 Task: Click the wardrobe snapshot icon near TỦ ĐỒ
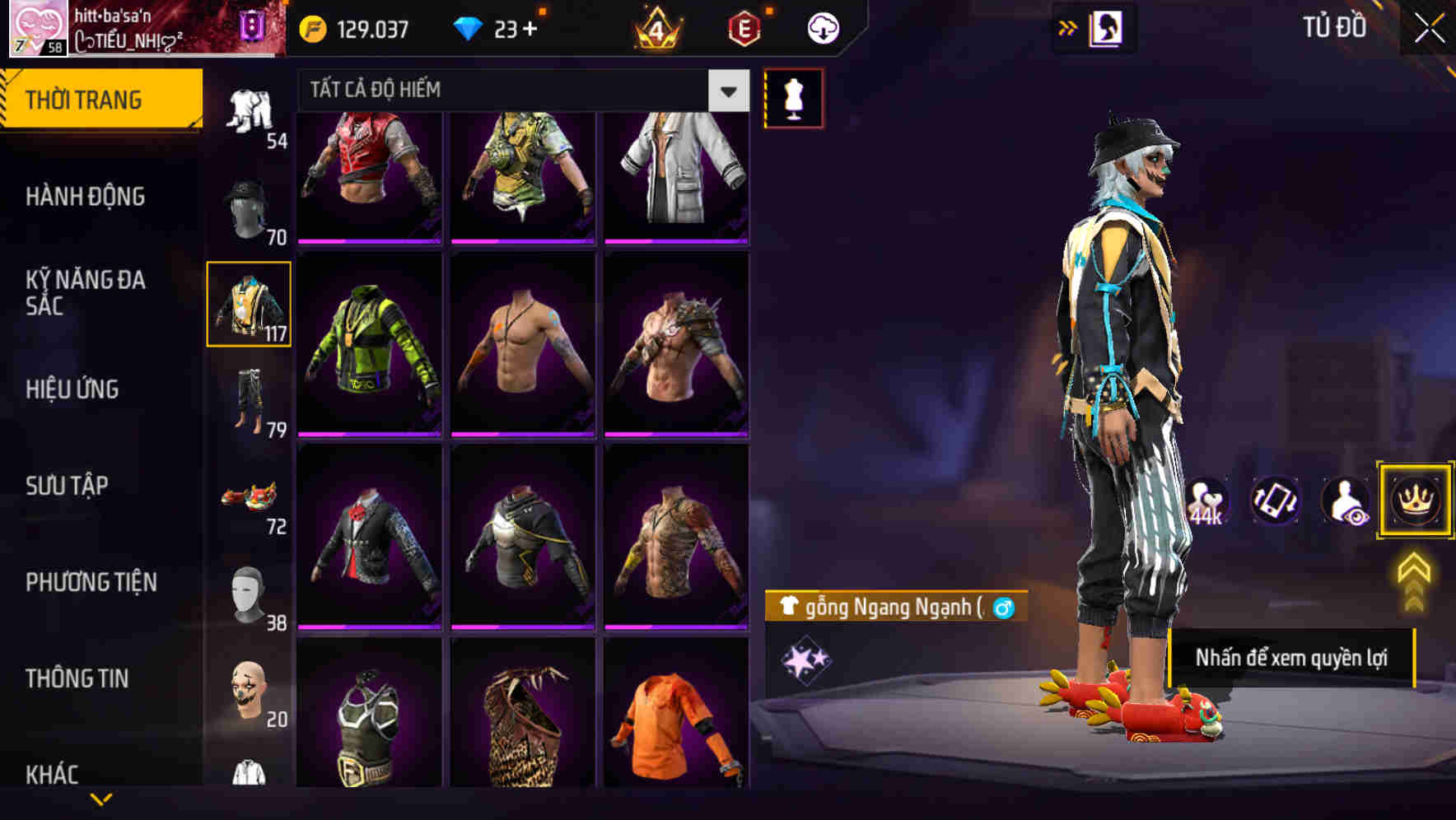point(1107,27)
